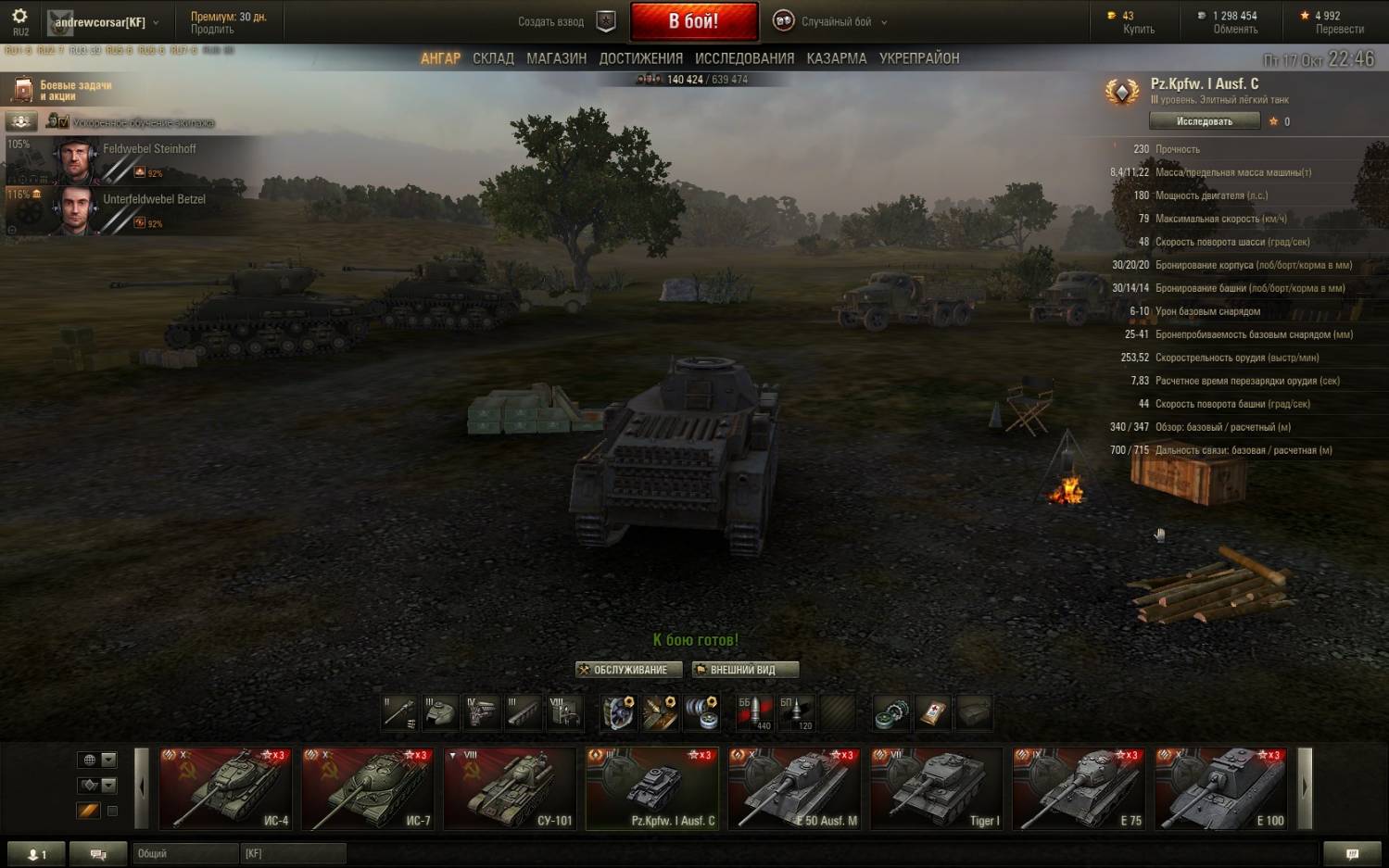Open the ВНЕШНИЙ ВИД exterior button

(x=745, y=670)
